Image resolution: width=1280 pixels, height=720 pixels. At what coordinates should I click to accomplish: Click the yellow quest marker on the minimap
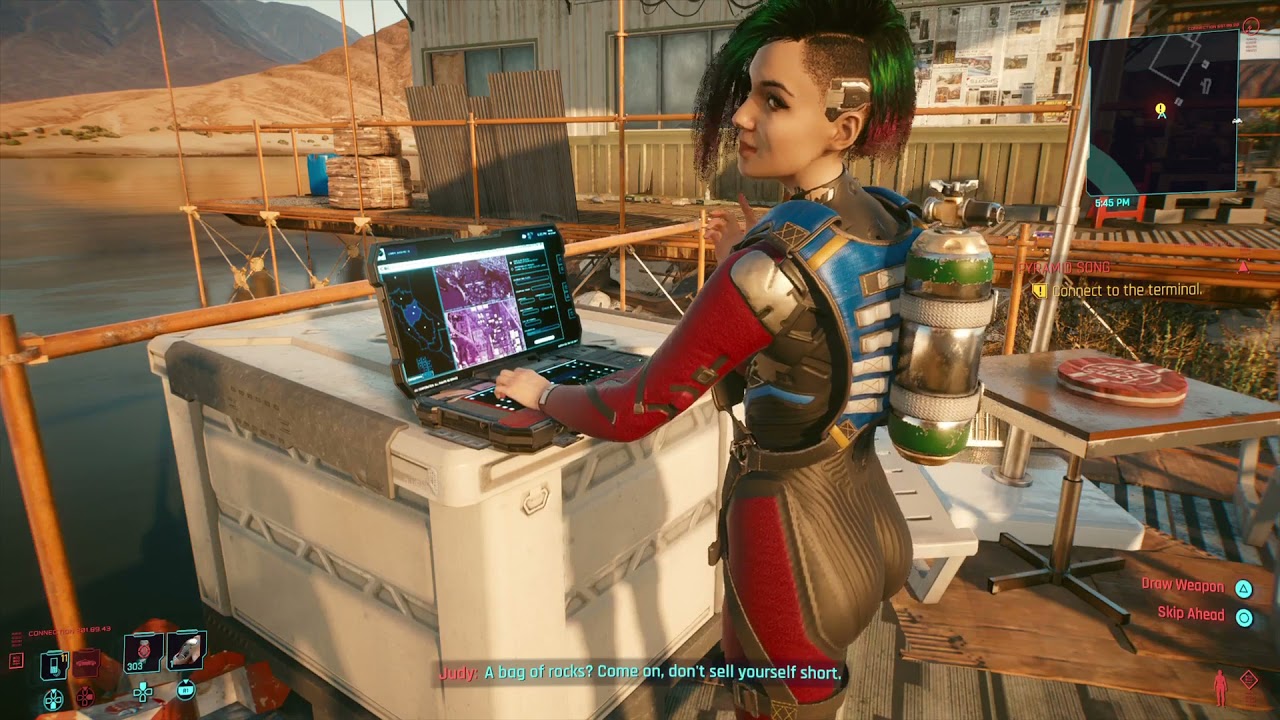point(1159,104)
